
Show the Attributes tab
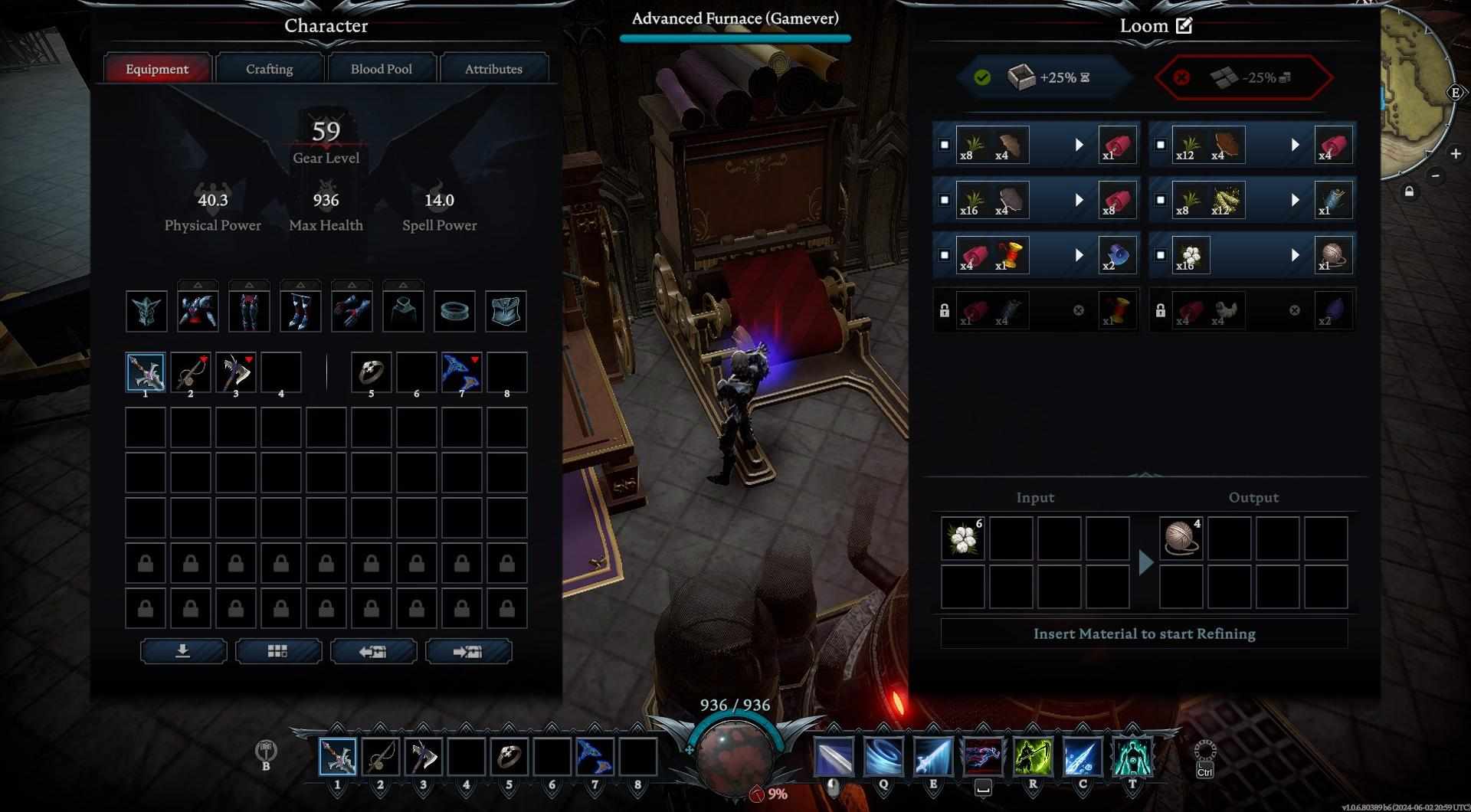493,69
